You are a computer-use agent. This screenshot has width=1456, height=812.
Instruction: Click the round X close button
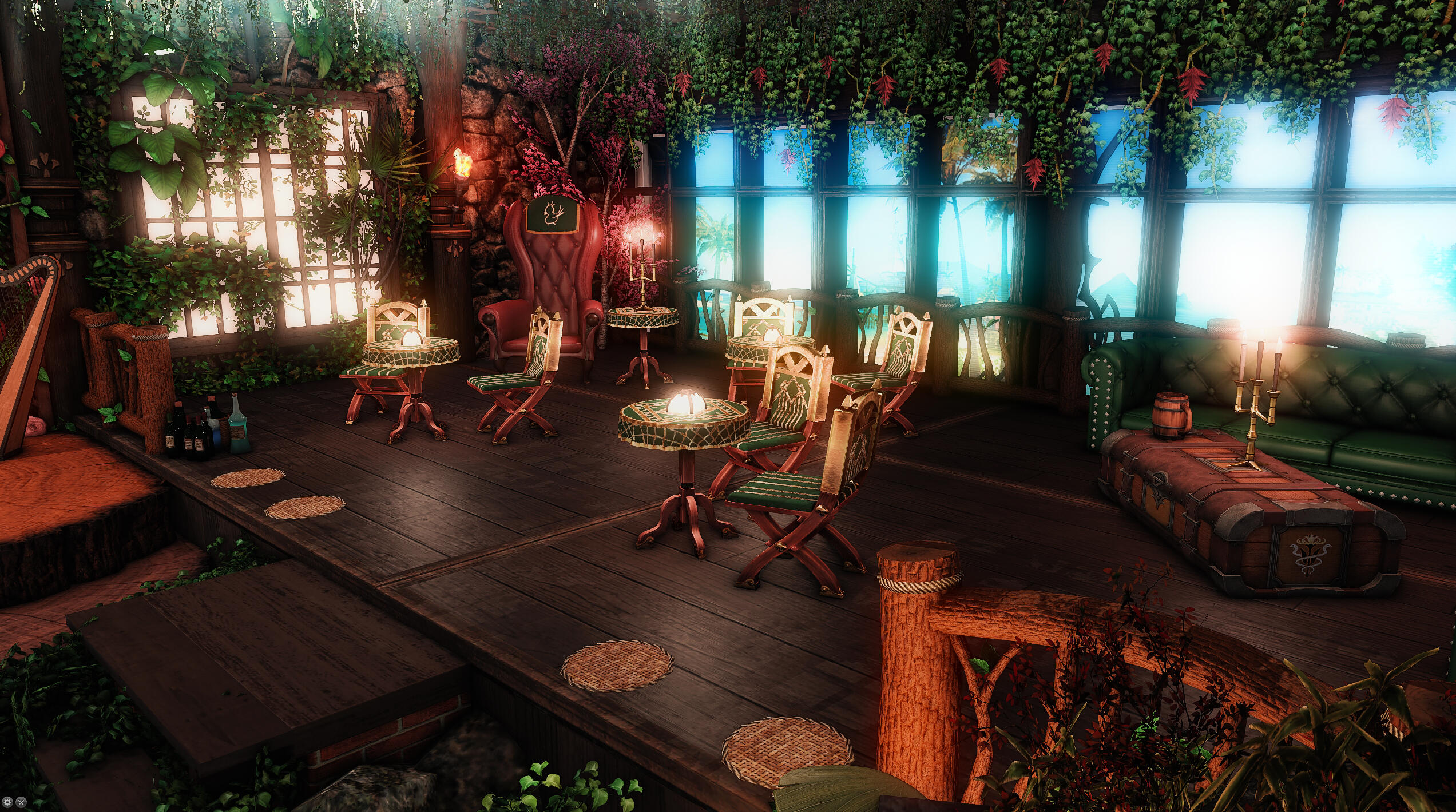21,802
